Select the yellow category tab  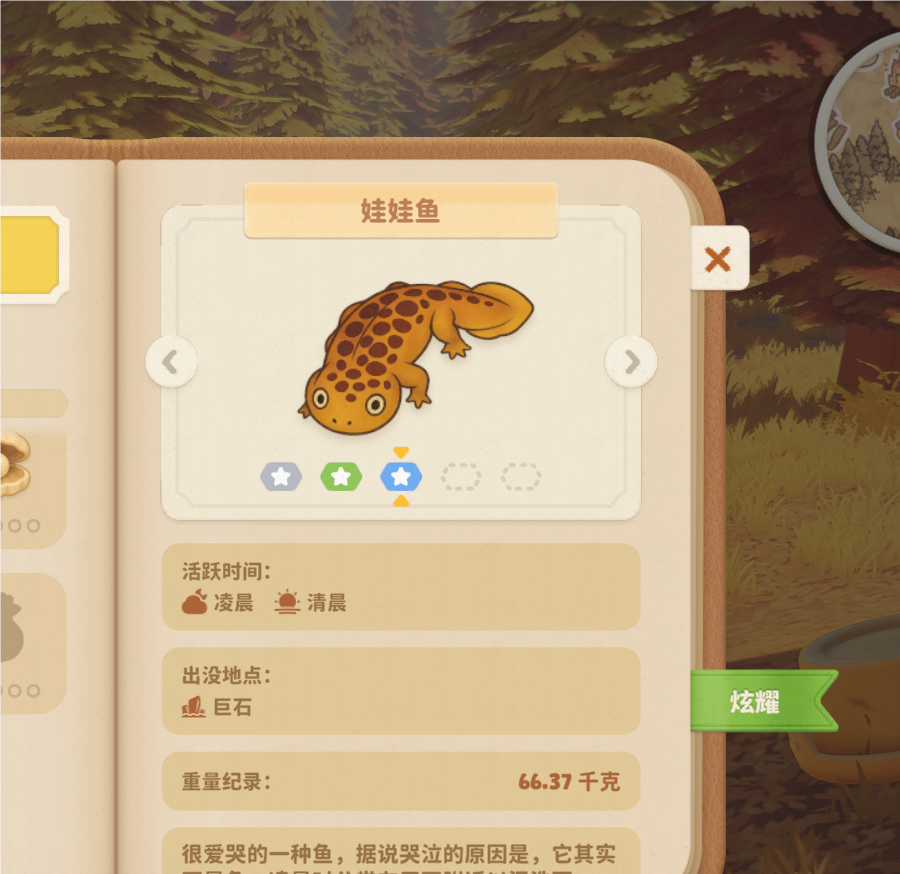point(30,255)
